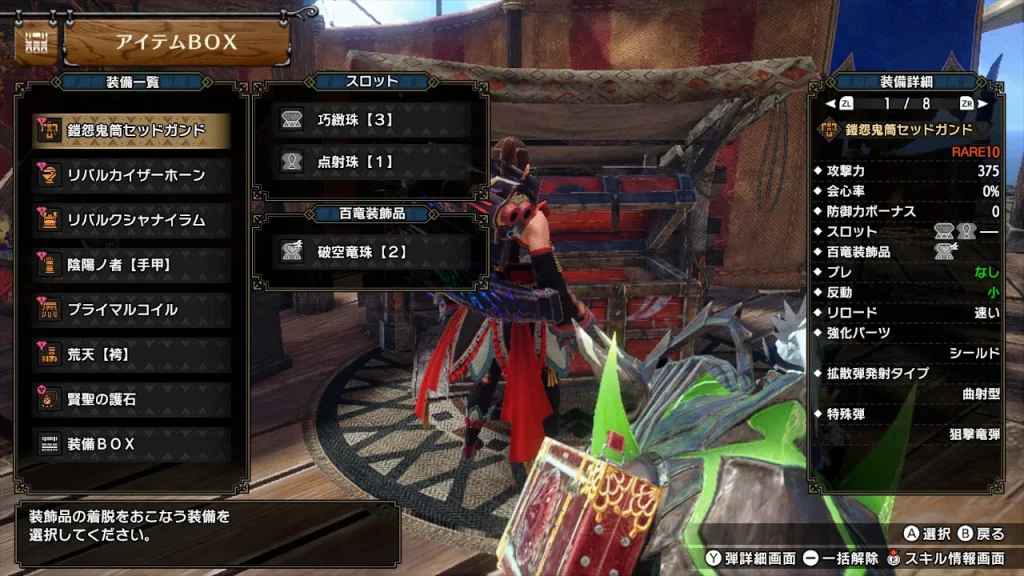The width and height of the screenshot is (1024, 576).
Task: Choose the 点射珠【1】 decoration slot
Action: click(371, 160)
